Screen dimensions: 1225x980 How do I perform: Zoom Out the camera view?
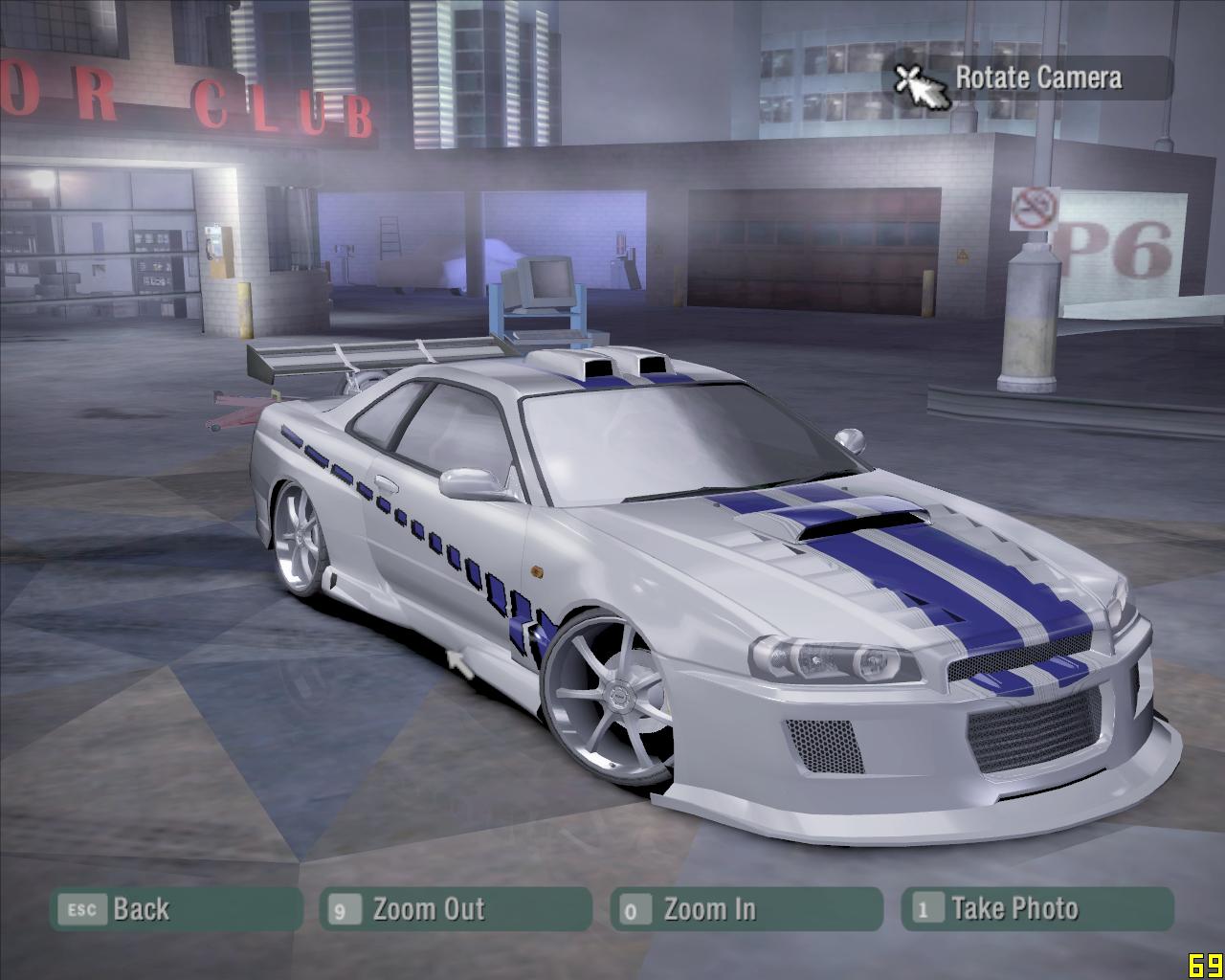click(456, 909)
